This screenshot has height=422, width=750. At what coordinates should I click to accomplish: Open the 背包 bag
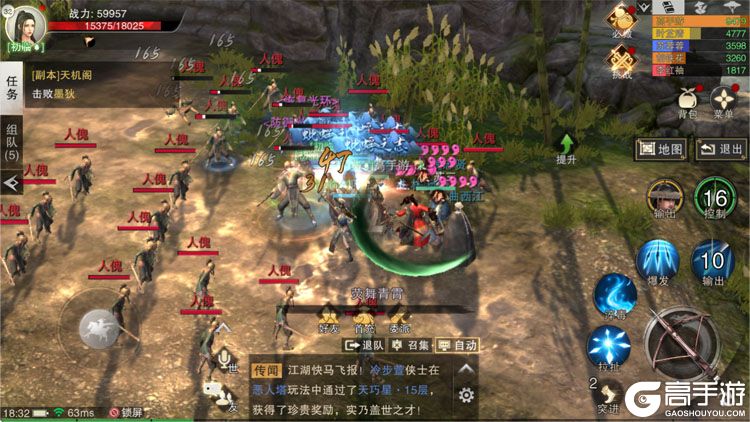(x=687, y=101)
